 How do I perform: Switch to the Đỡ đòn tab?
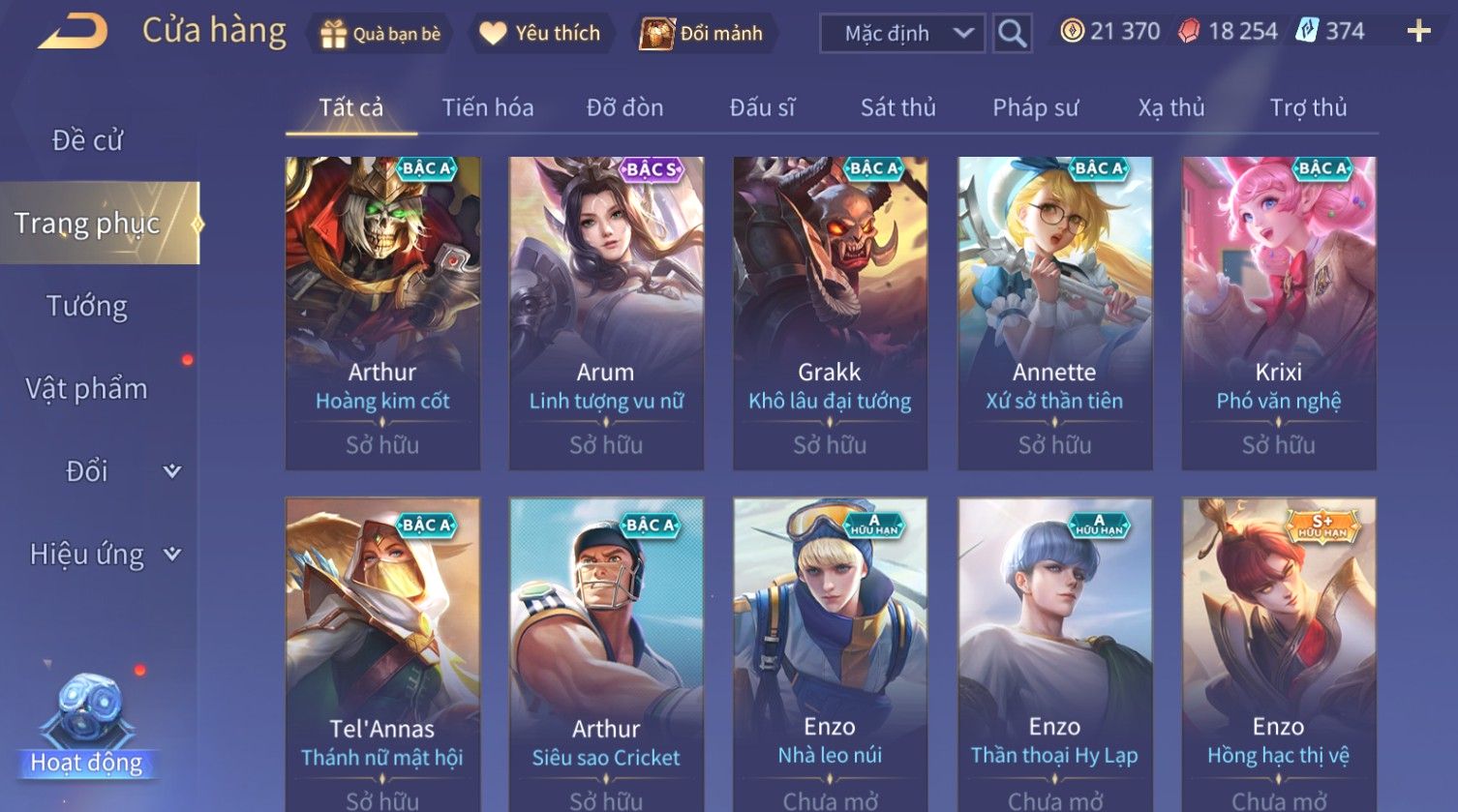point(624,107)
